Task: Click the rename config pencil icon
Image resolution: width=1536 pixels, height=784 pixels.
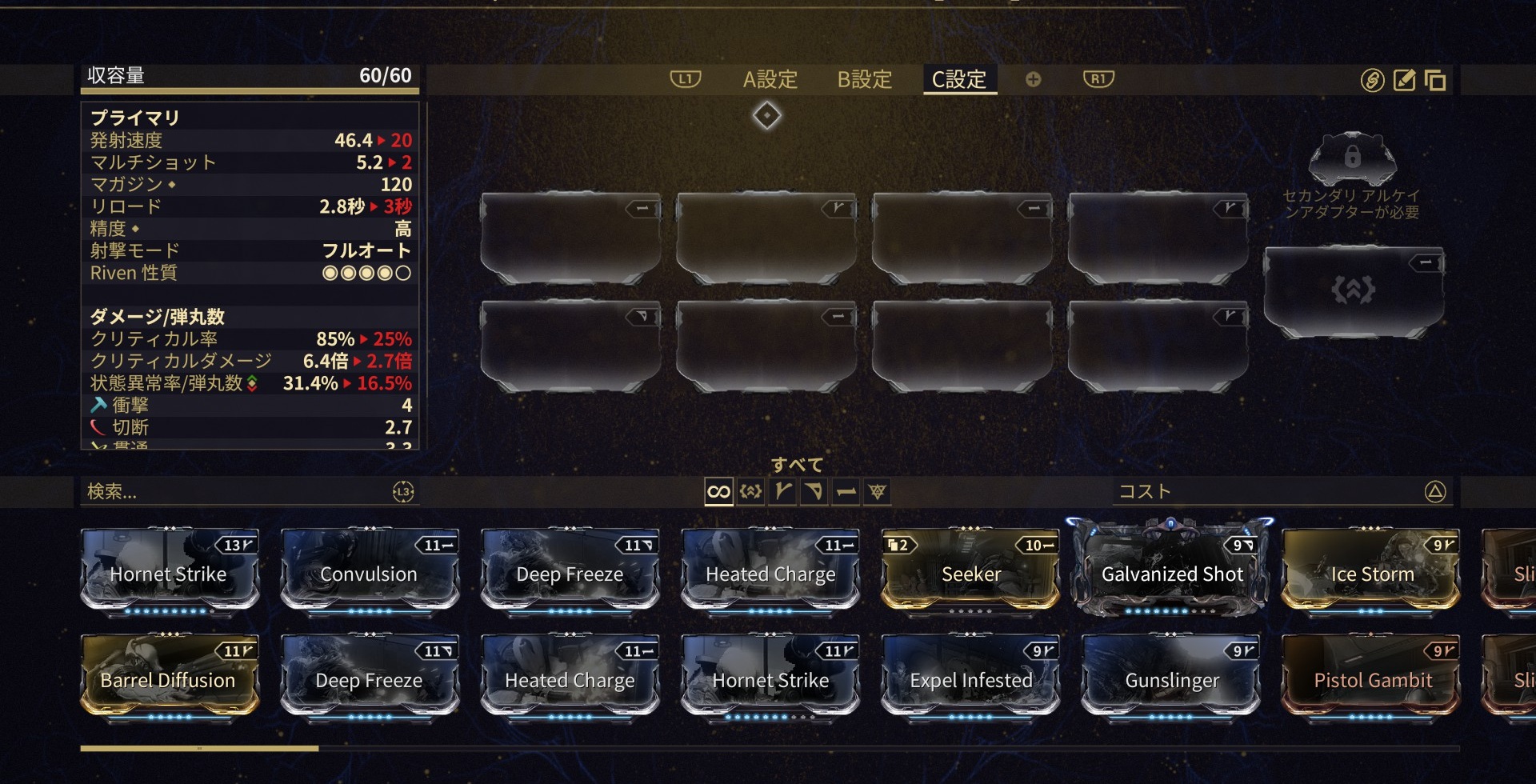Action: click(1402, 80)
